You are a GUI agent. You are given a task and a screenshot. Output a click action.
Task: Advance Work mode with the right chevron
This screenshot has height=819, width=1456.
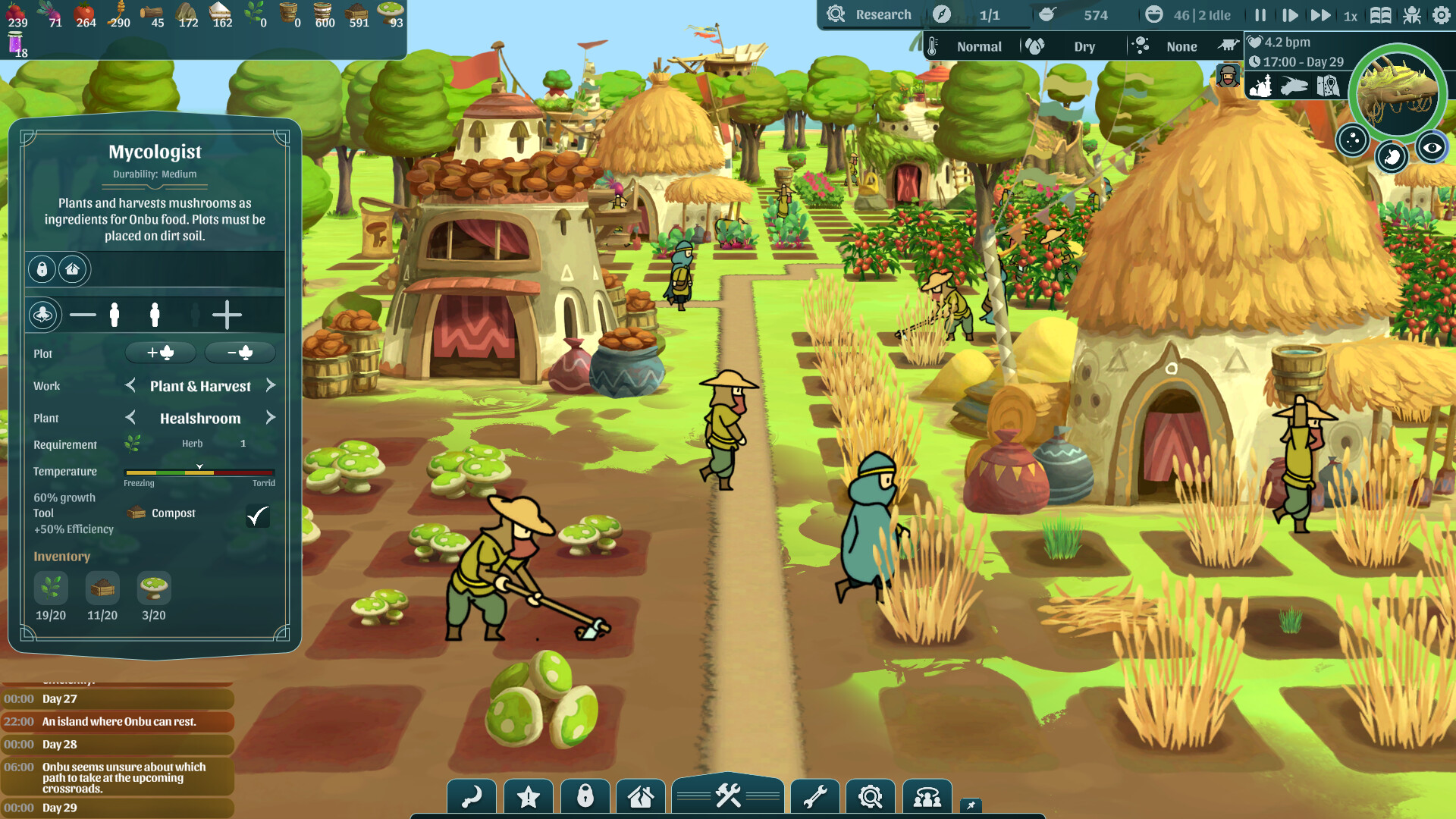pos(271,385)
